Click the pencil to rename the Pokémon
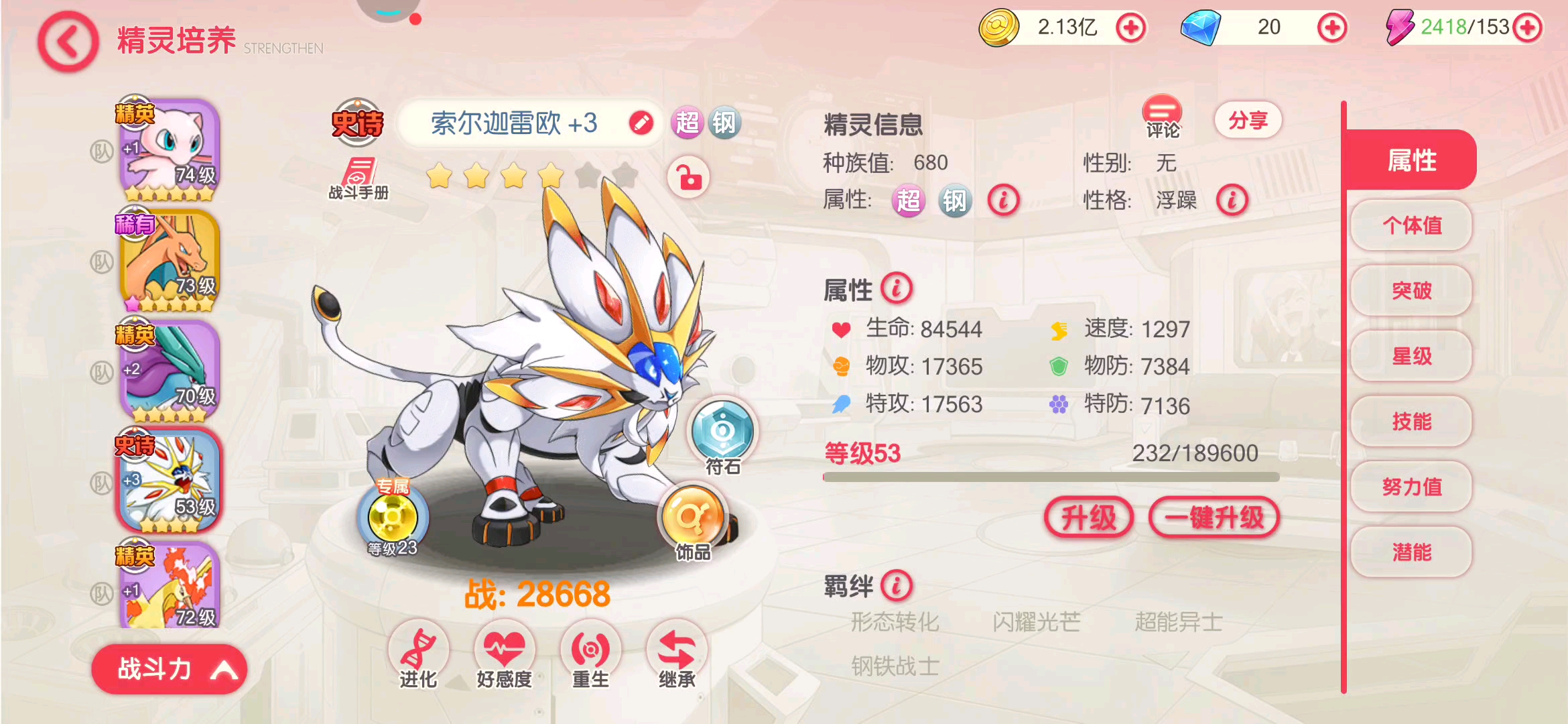The image size is (1568, 724). pyautogui.click(x=642, y=123)
